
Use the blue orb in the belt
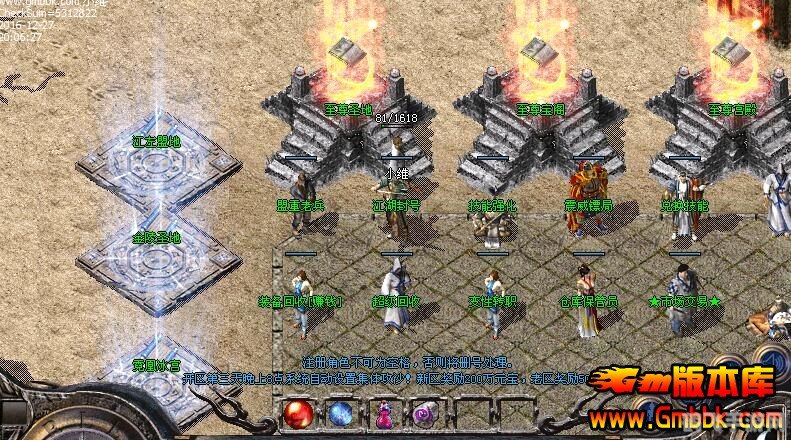click(x=340, y=413)
